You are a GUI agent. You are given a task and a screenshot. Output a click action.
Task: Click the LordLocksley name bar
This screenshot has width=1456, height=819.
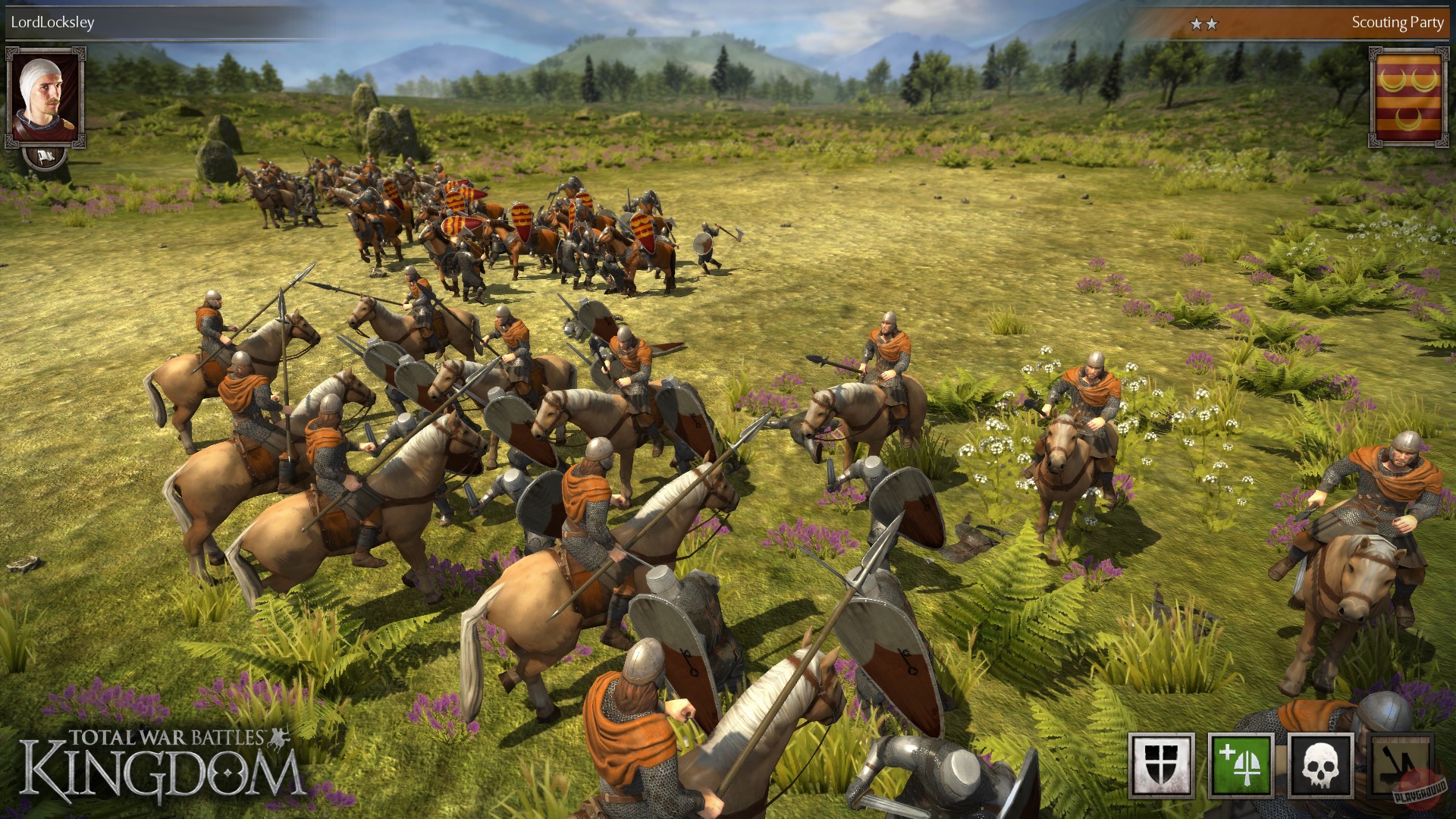coord(53,23)
